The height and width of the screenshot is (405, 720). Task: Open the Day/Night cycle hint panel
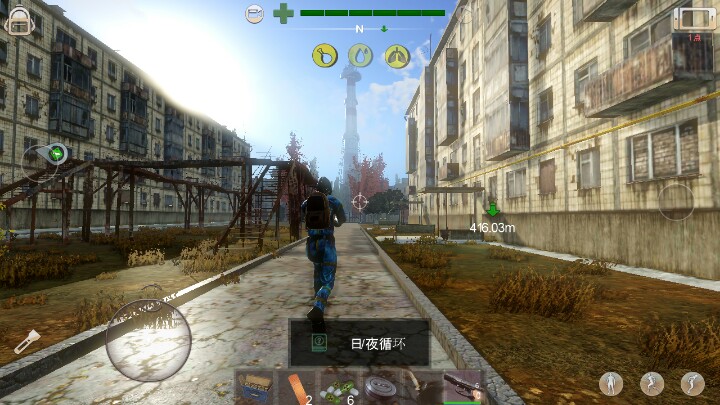tap(360, 342)
